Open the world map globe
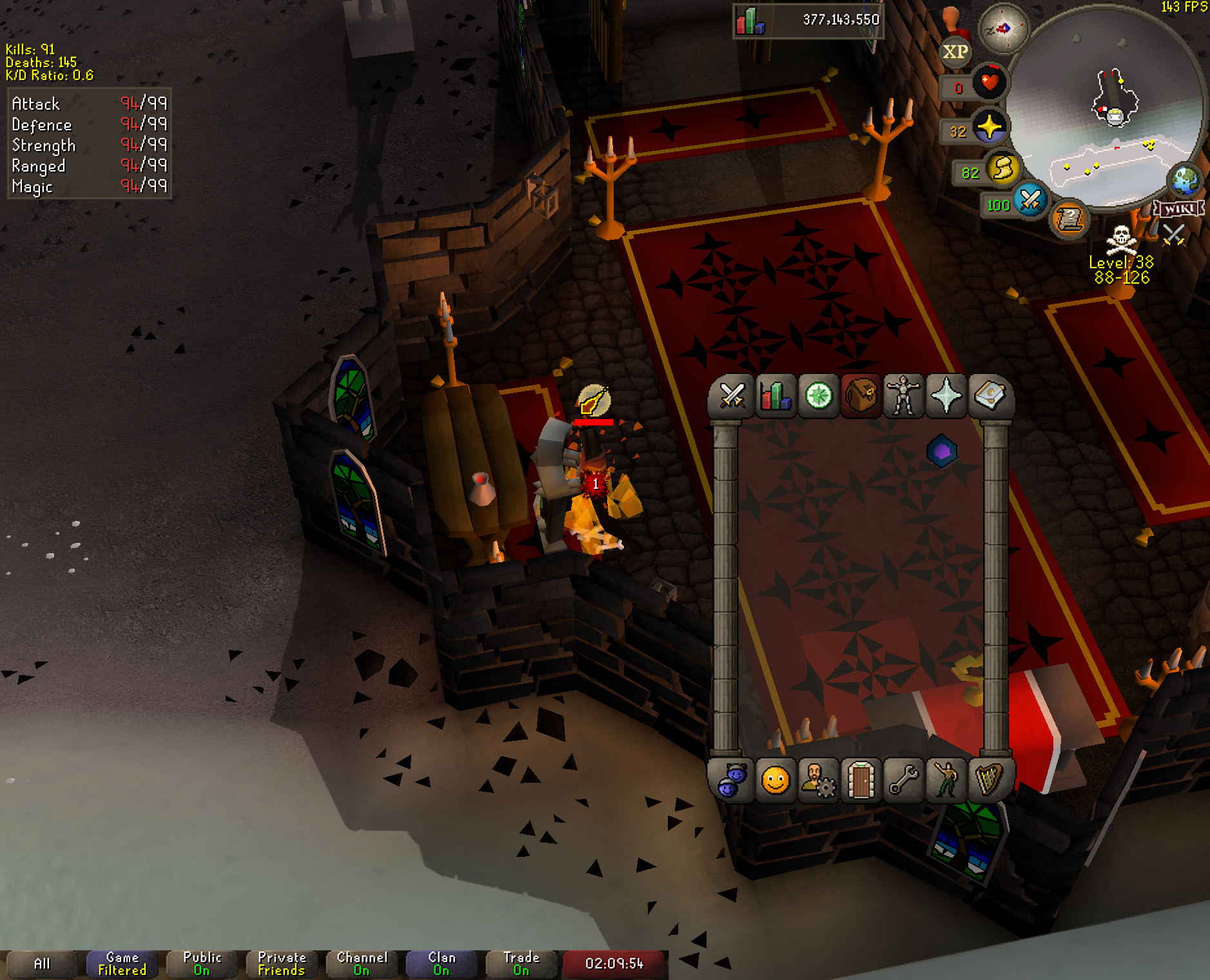Screen dimensions: 1210x980 click(x=1186, y=180)
